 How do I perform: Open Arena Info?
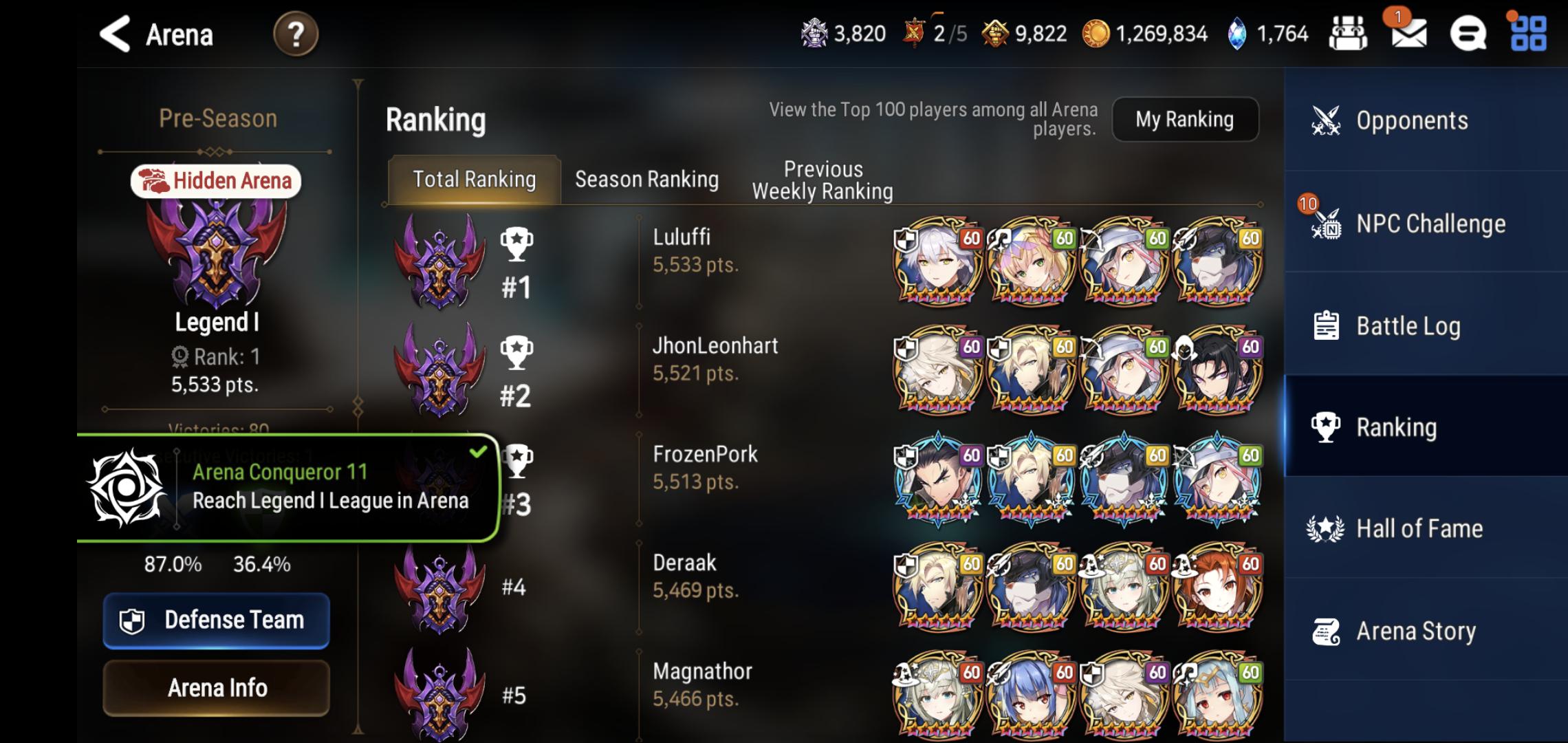(x=216, y=687)
